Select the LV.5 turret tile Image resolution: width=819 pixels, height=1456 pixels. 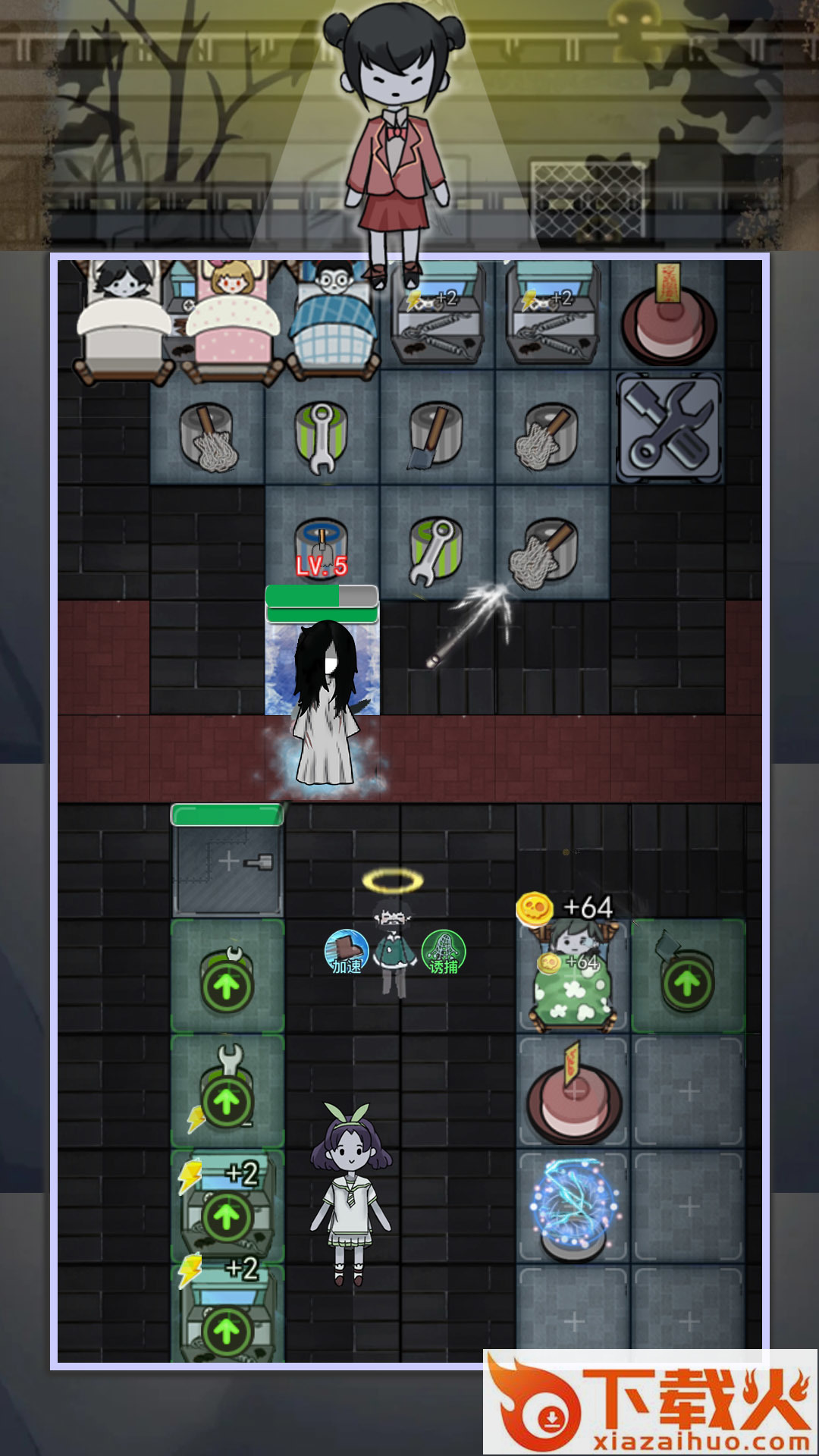(x=322, y=543)
